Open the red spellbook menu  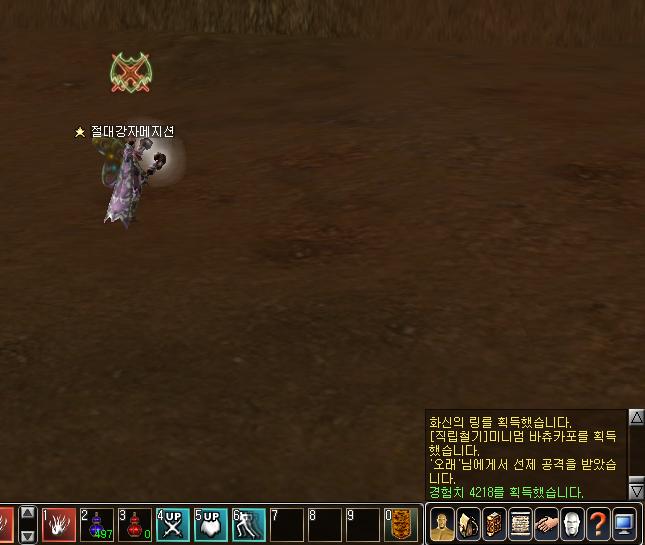[494, 524]
